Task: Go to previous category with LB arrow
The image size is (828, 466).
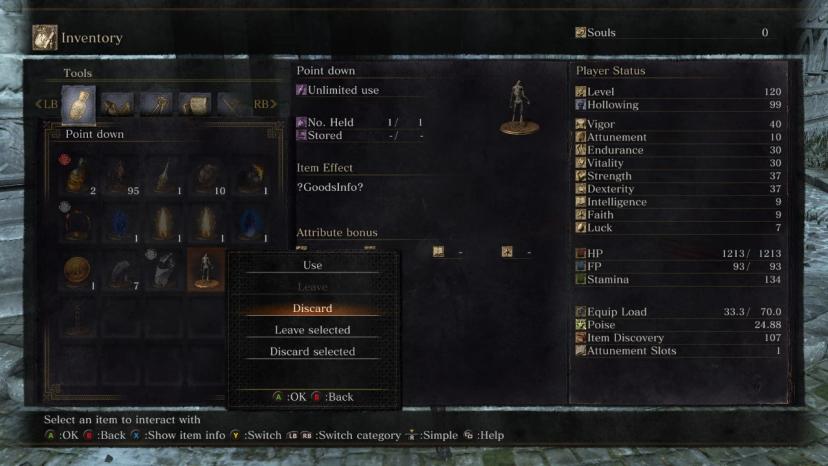Action: [x=47, y=104]
